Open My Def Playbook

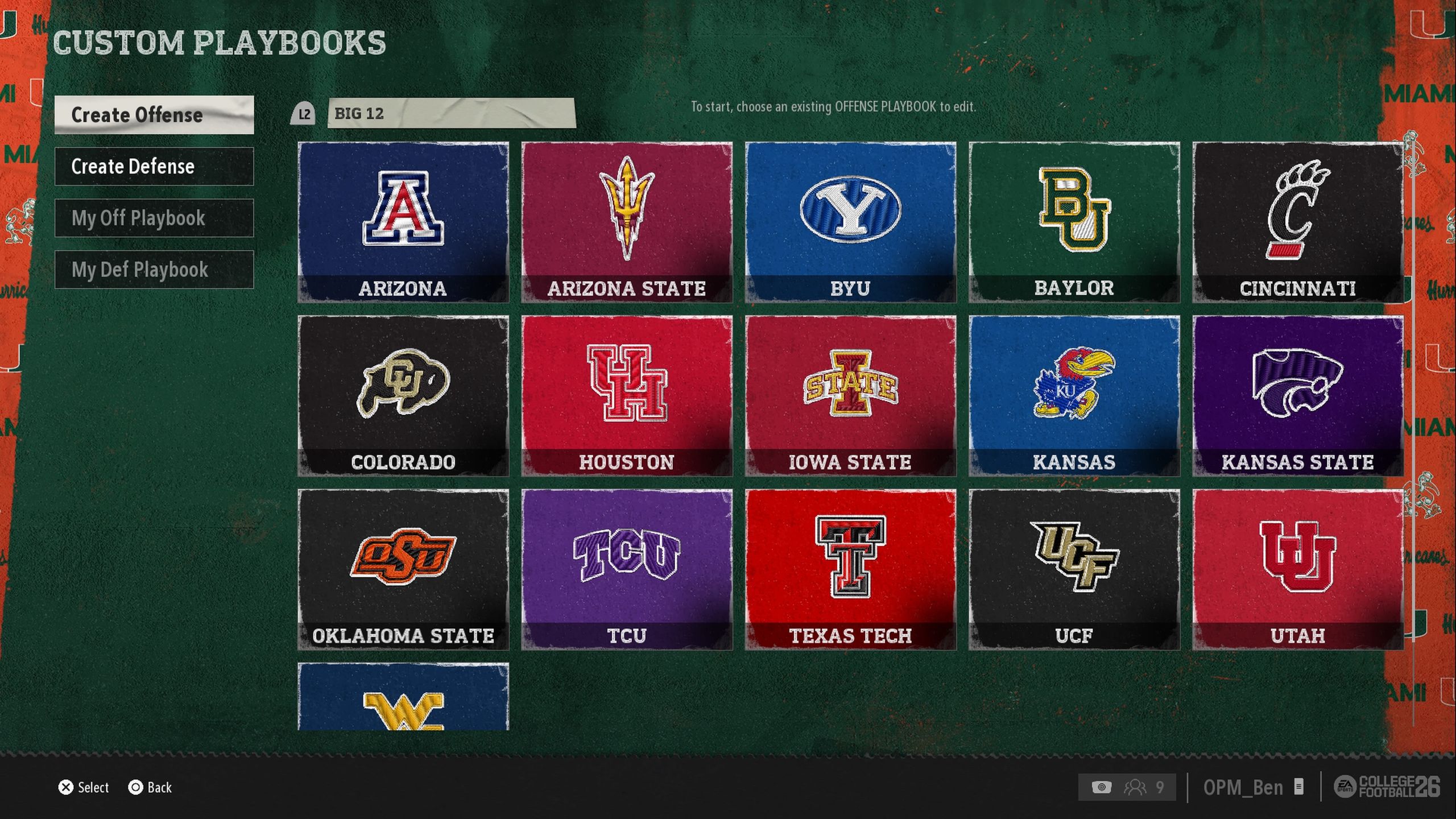point(154,270)
